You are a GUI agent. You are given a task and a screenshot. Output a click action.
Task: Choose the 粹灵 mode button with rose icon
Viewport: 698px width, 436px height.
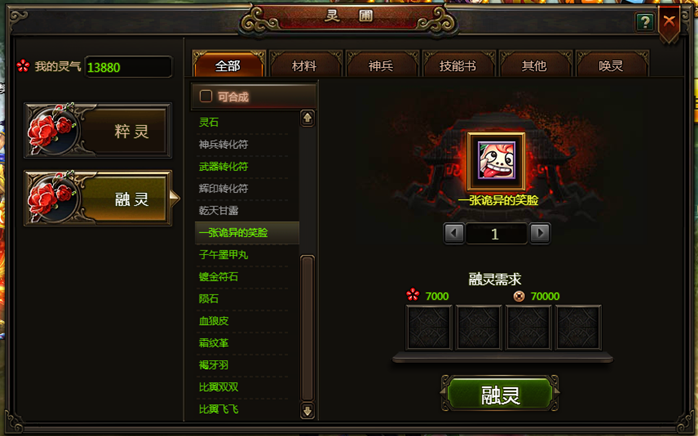pos(98,131)
